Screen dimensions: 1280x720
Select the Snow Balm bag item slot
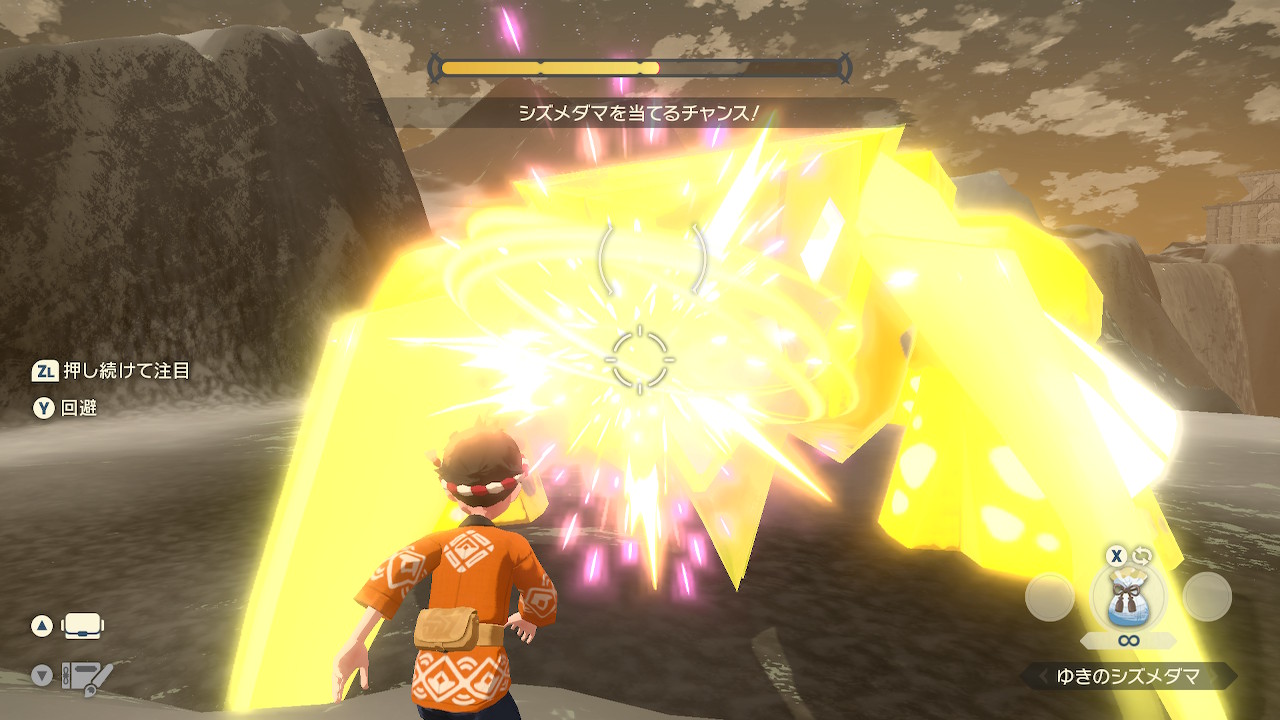pyautogui.click(x=1128, y=598)
